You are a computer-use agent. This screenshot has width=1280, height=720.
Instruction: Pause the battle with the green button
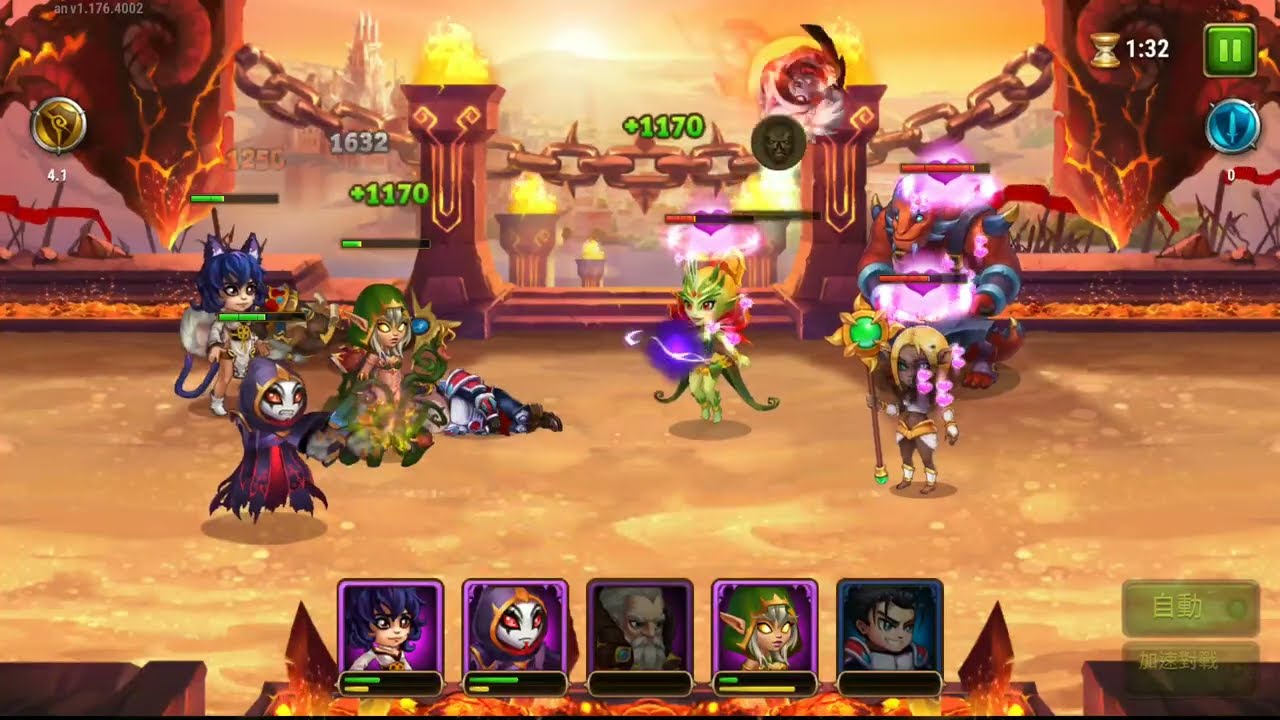tap(1229, 49)
